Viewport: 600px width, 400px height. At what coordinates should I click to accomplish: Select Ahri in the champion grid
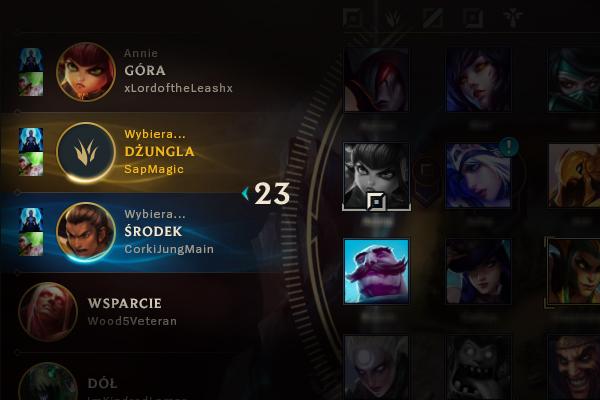pos(478,80)
